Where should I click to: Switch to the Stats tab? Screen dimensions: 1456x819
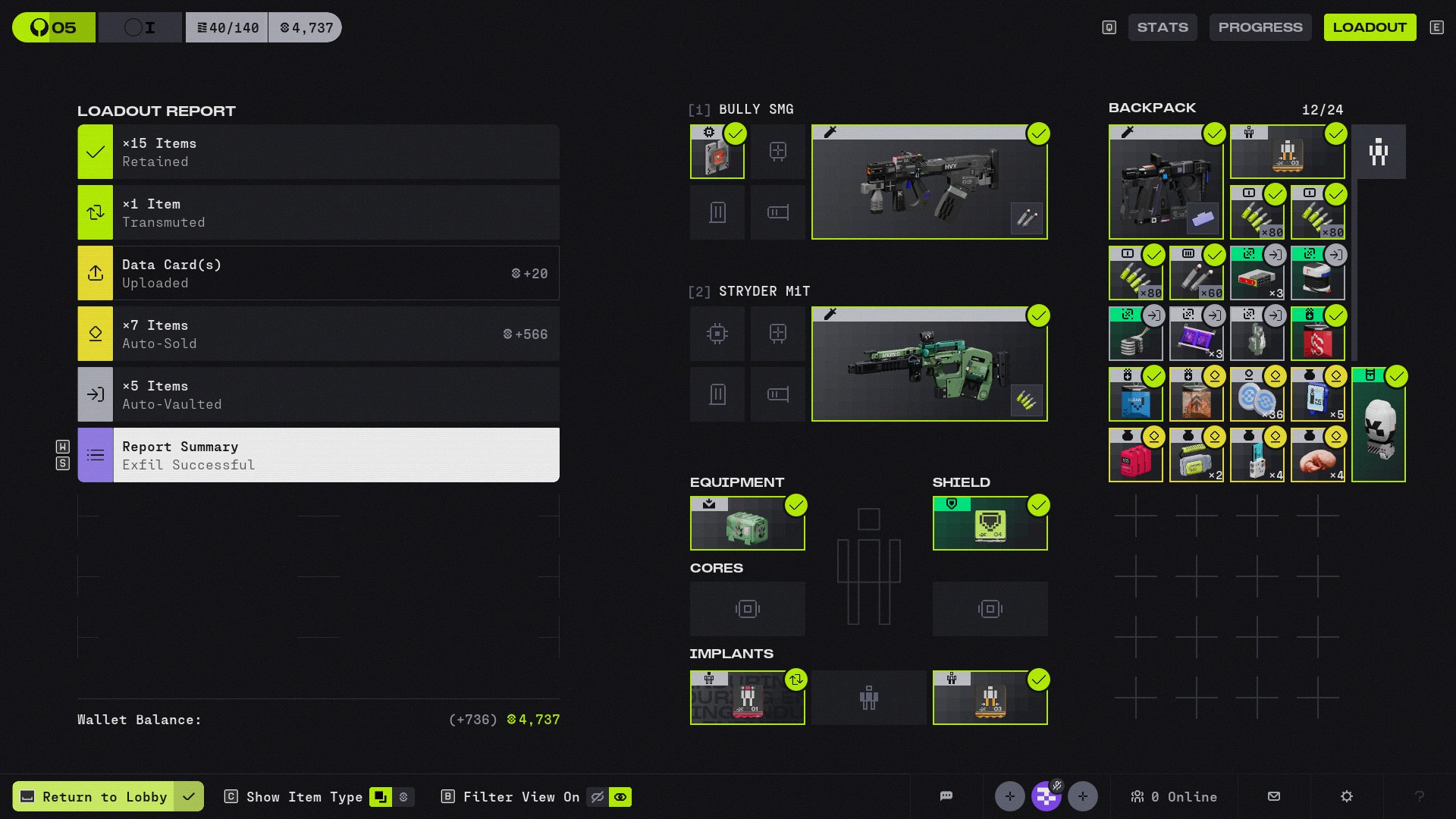tap(1162, 27)
